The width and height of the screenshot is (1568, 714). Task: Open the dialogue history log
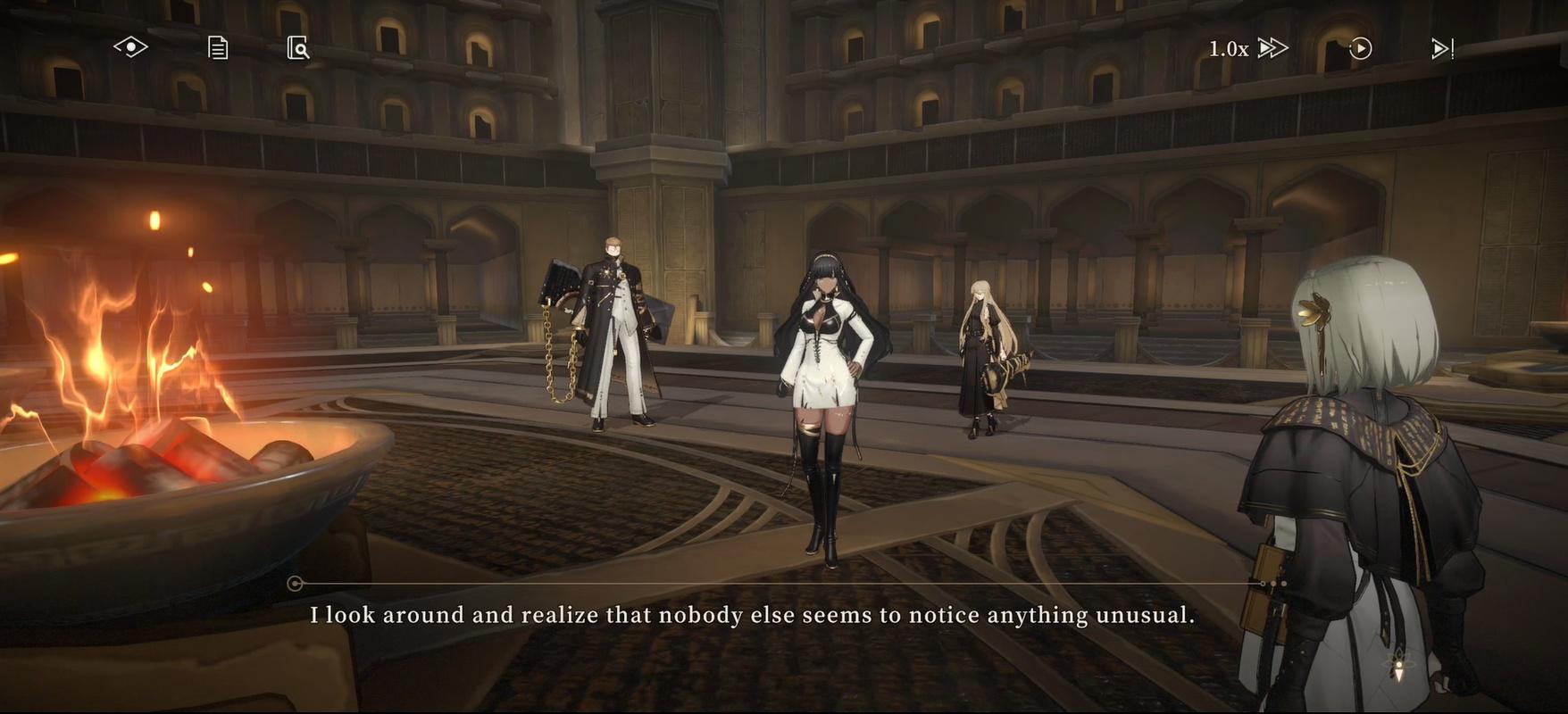click(x=217, y=47)
